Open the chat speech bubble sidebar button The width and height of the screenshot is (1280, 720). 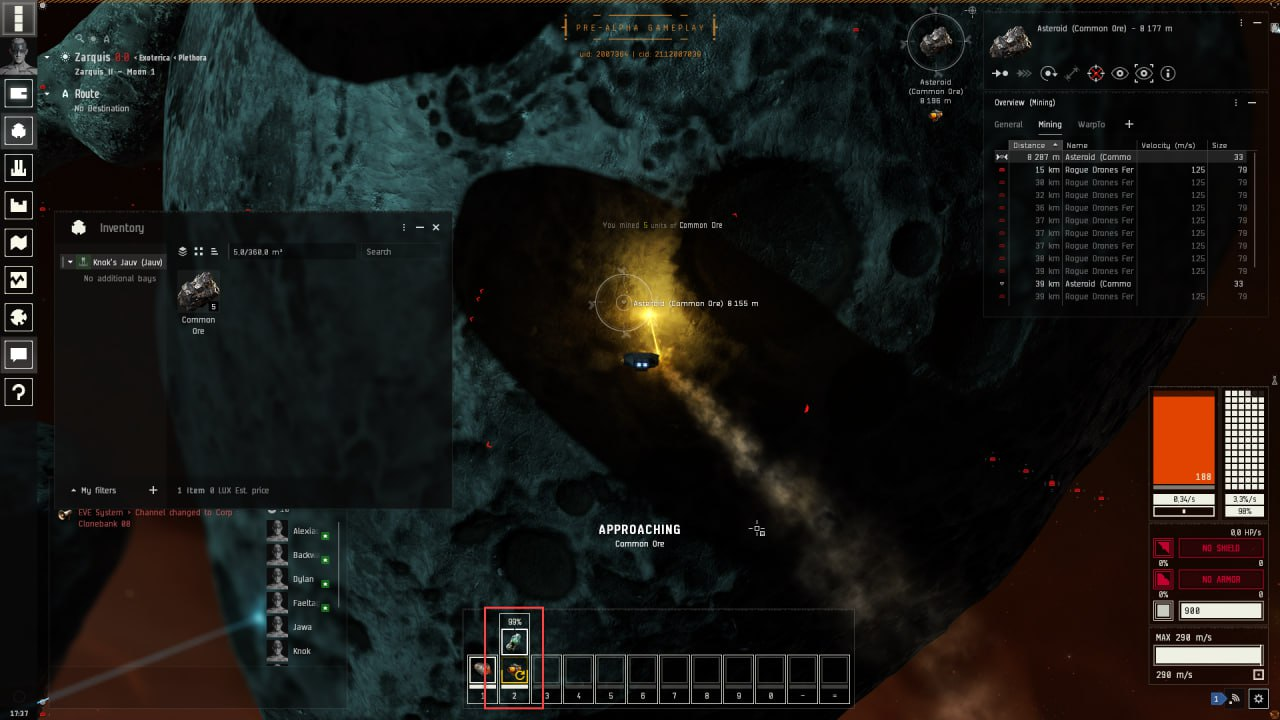[19, 354]
